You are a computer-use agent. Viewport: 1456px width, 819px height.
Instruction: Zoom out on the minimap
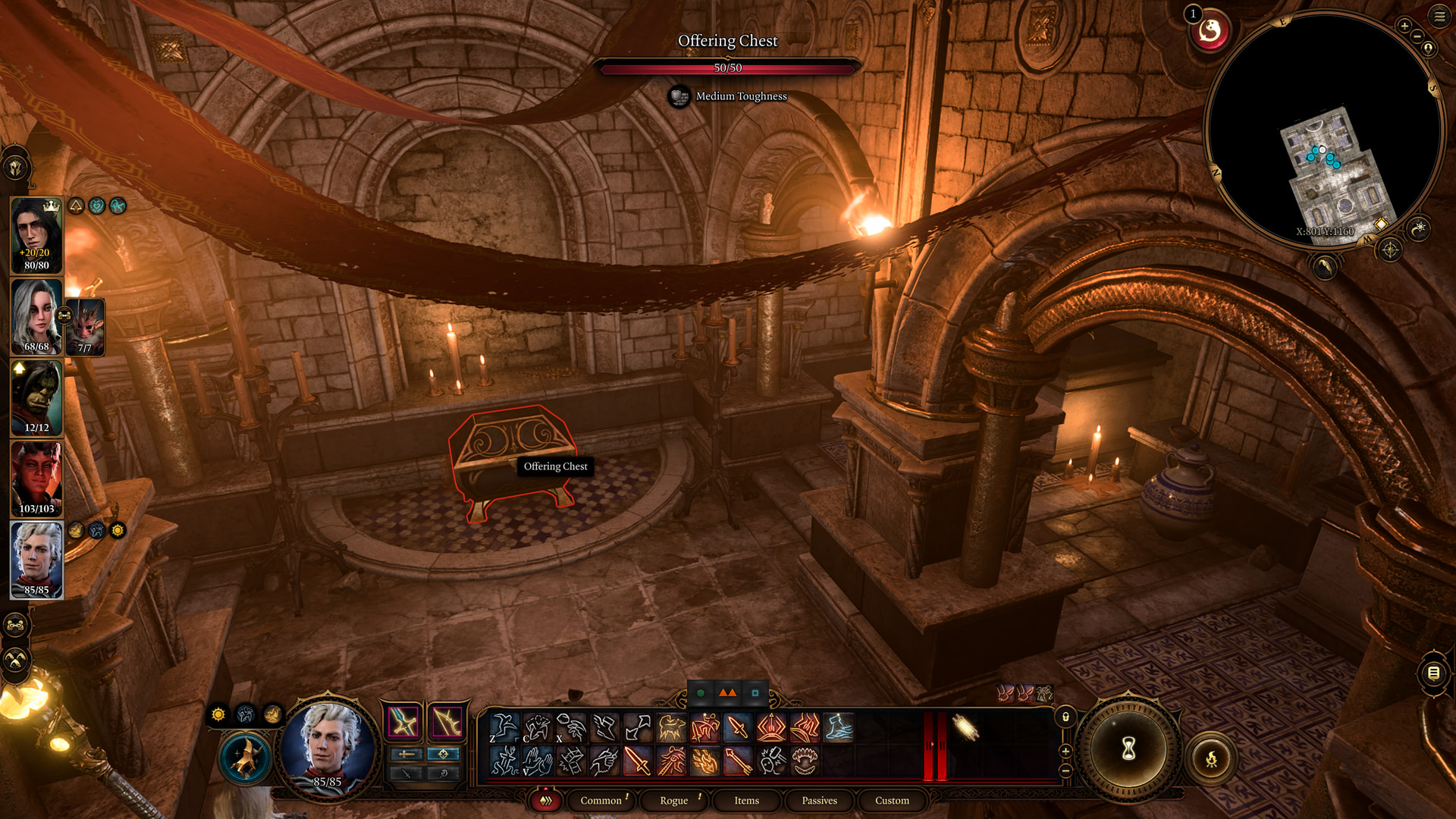click(1417, 36)
